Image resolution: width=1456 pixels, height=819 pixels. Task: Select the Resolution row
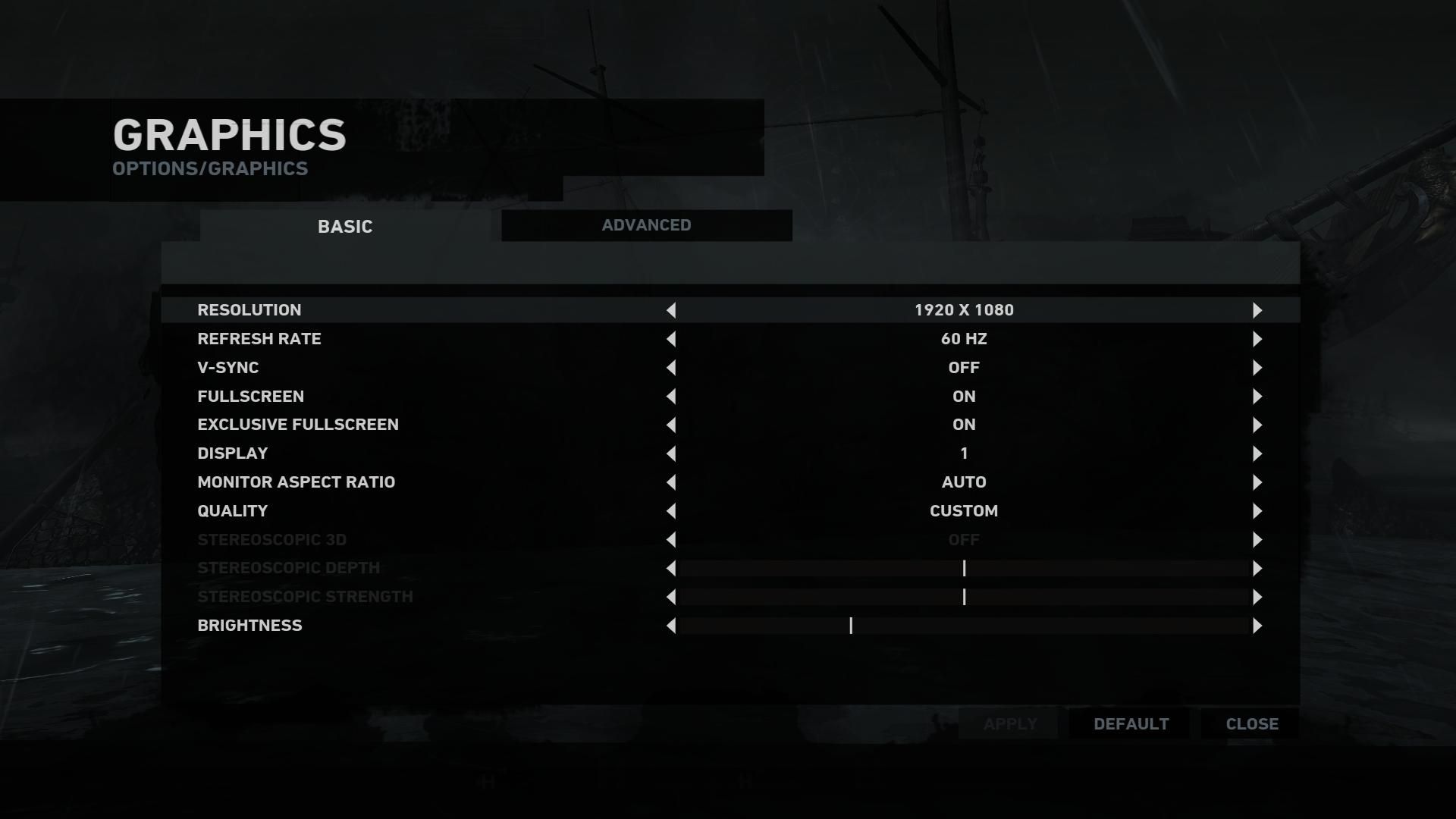coord(249,310)
